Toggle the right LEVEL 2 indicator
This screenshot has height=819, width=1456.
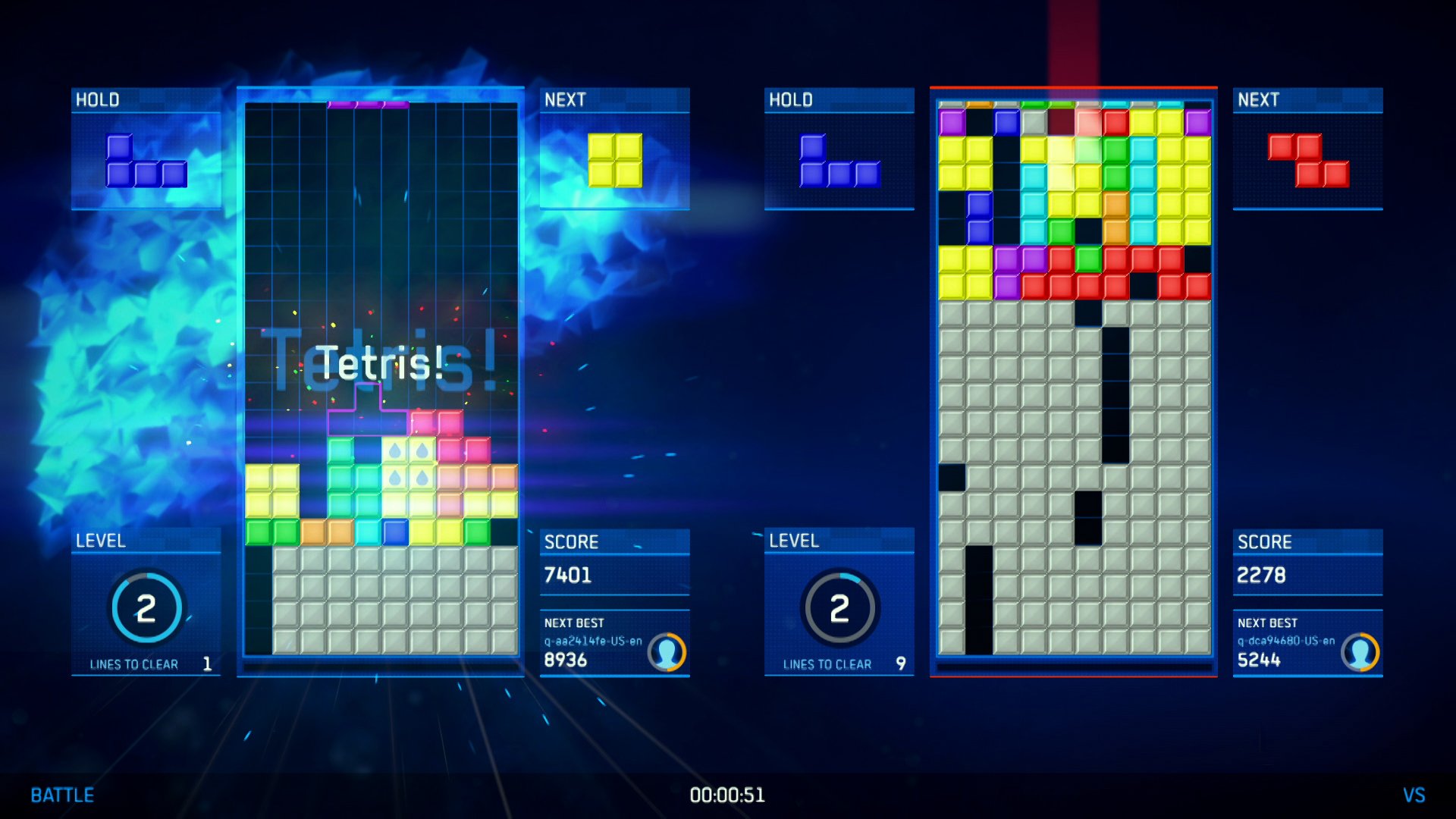point(840,607)
